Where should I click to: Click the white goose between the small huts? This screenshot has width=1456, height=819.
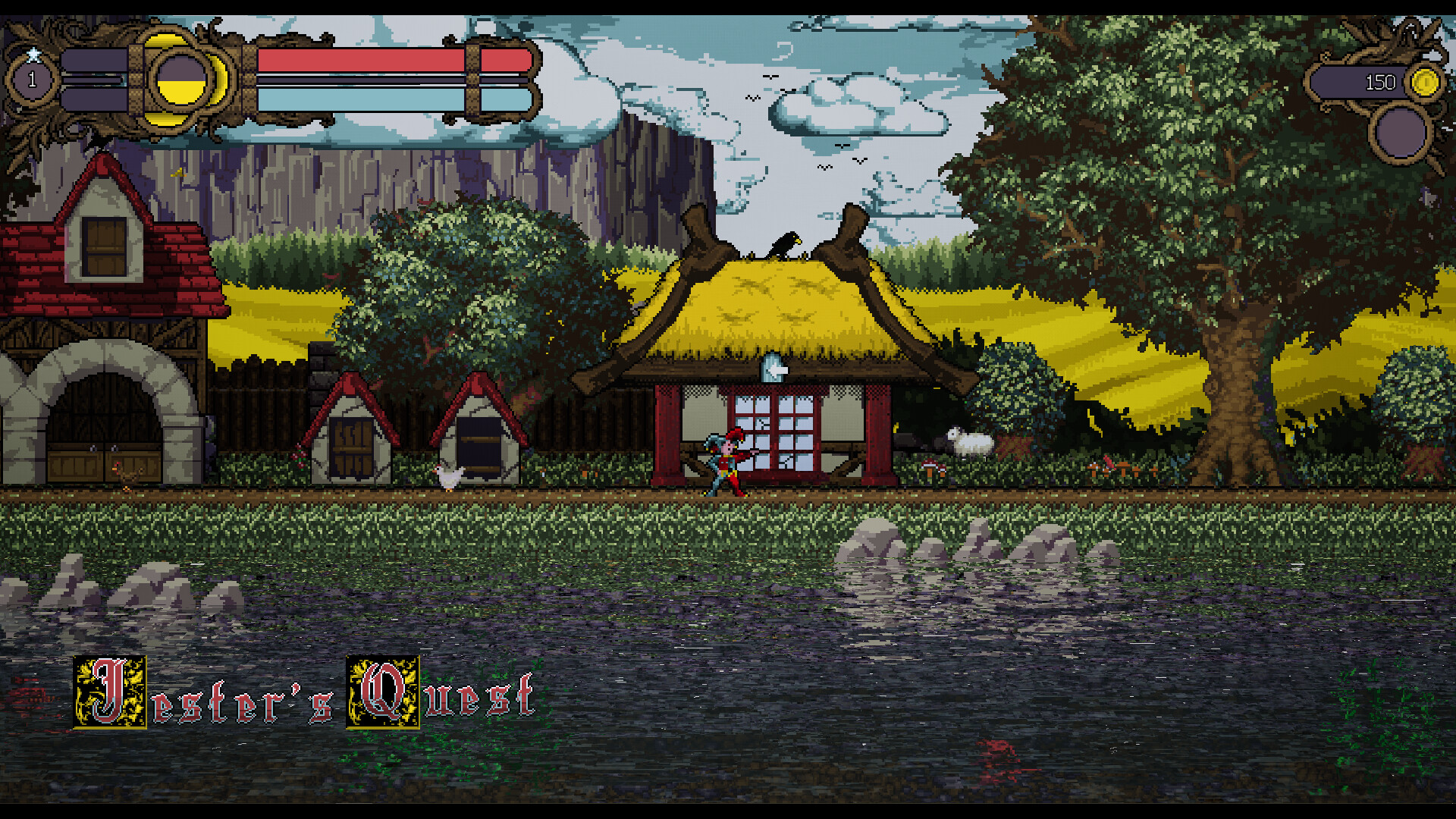447,474
